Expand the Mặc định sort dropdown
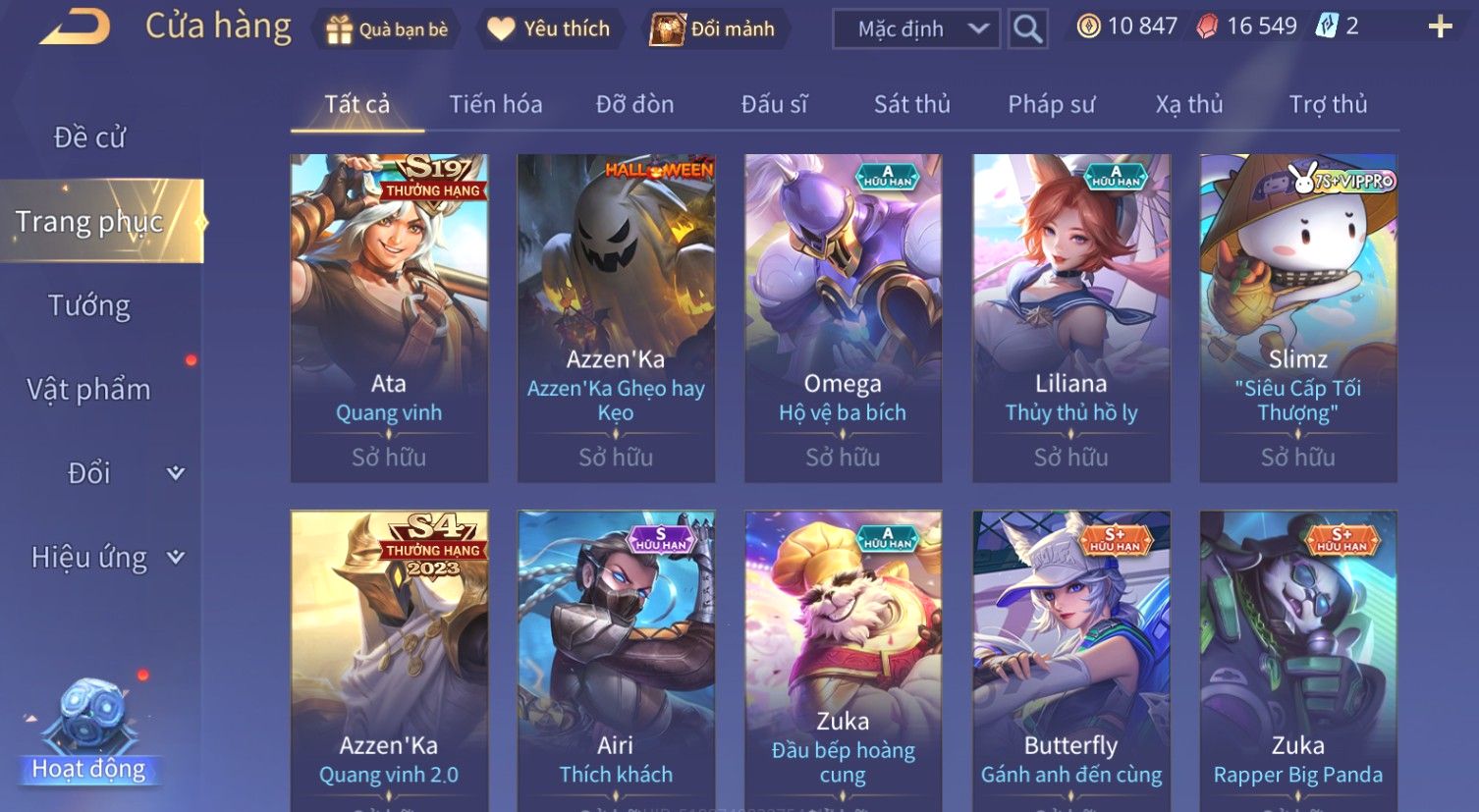The width and height of the screenshot is (1479, 812). 915,29
